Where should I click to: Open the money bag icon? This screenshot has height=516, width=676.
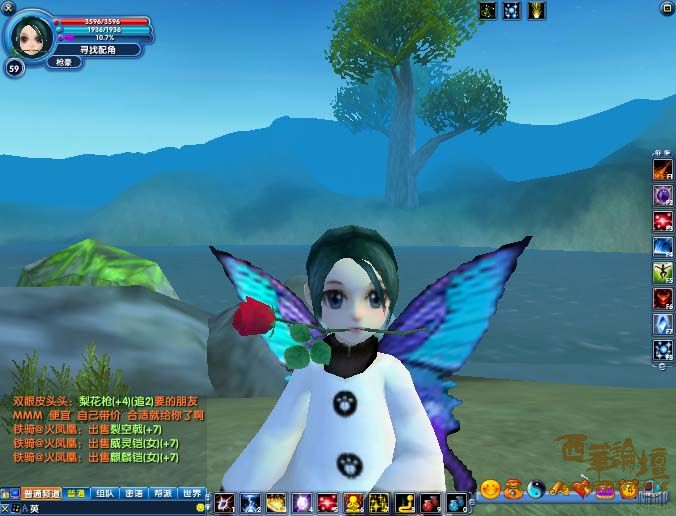512,490
